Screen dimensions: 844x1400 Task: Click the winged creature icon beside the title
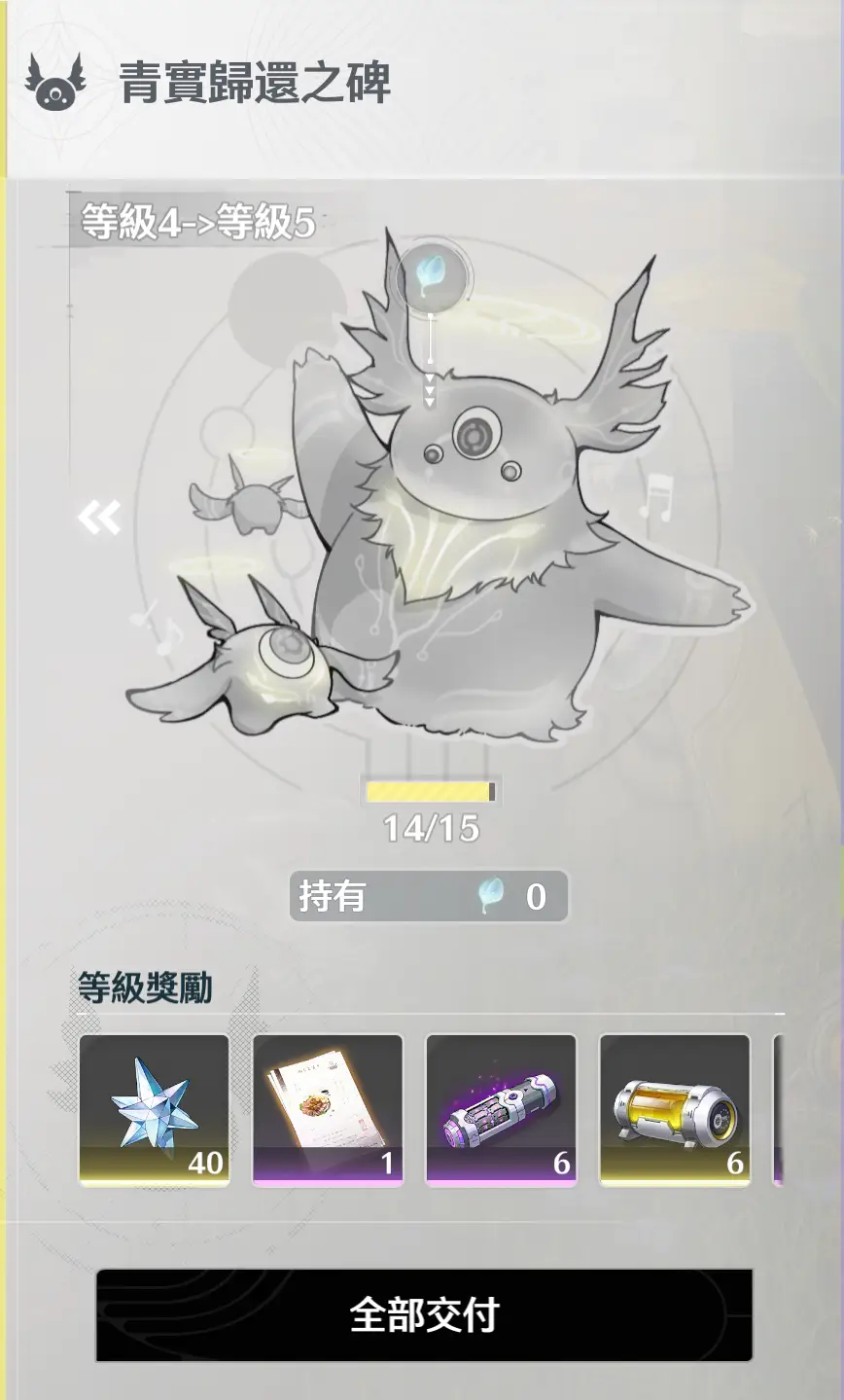(x=55, y=82)
